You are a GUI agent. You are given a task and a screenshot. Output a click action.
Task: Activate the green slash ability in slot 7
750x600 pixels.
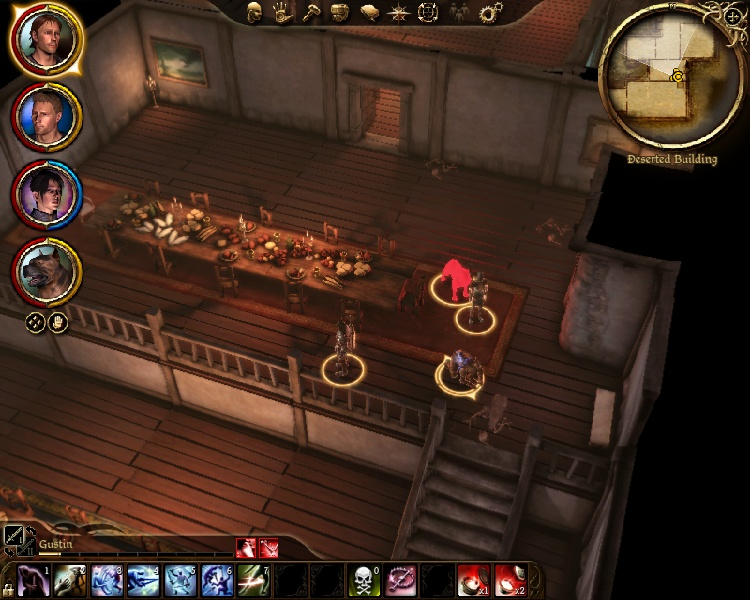252,579
